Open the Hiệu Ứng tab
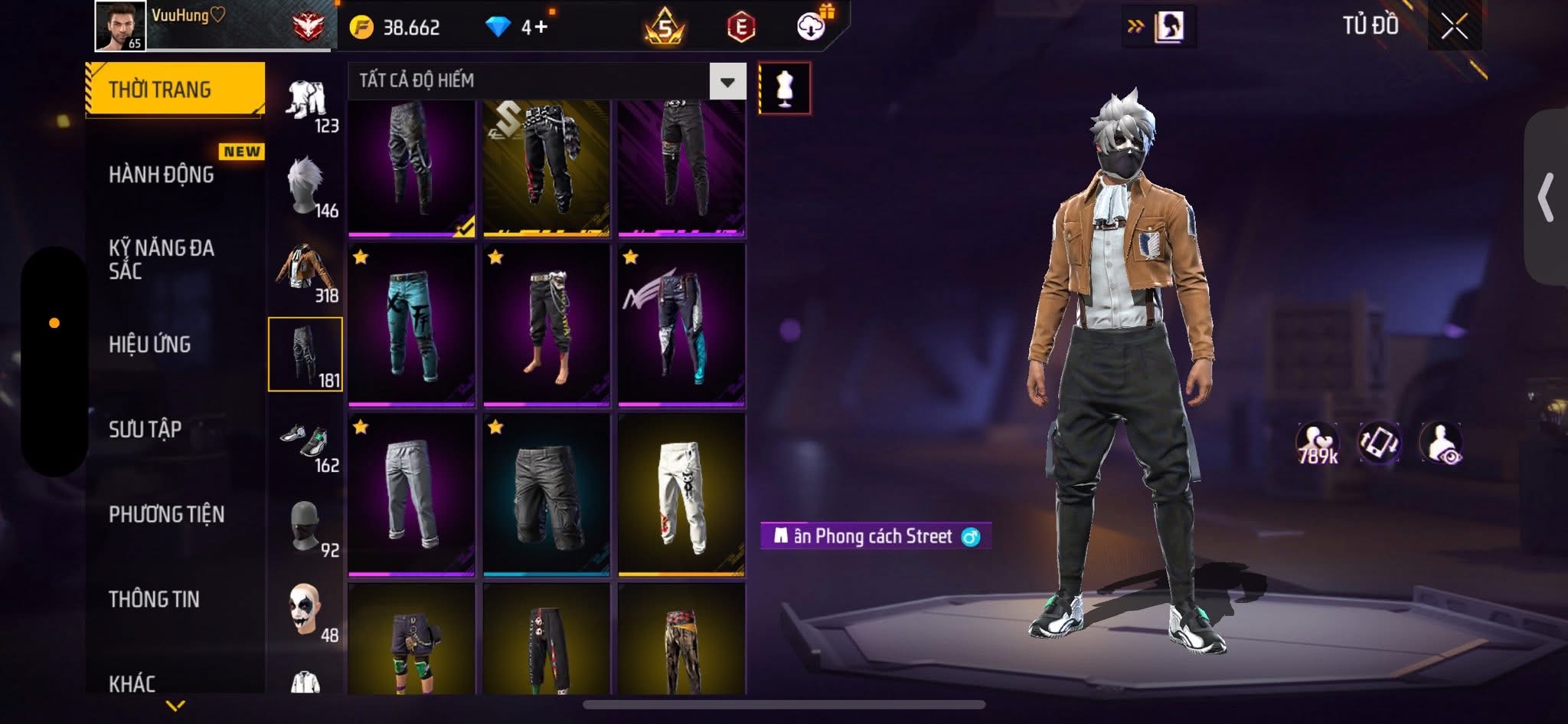 [x=150, y=345]
